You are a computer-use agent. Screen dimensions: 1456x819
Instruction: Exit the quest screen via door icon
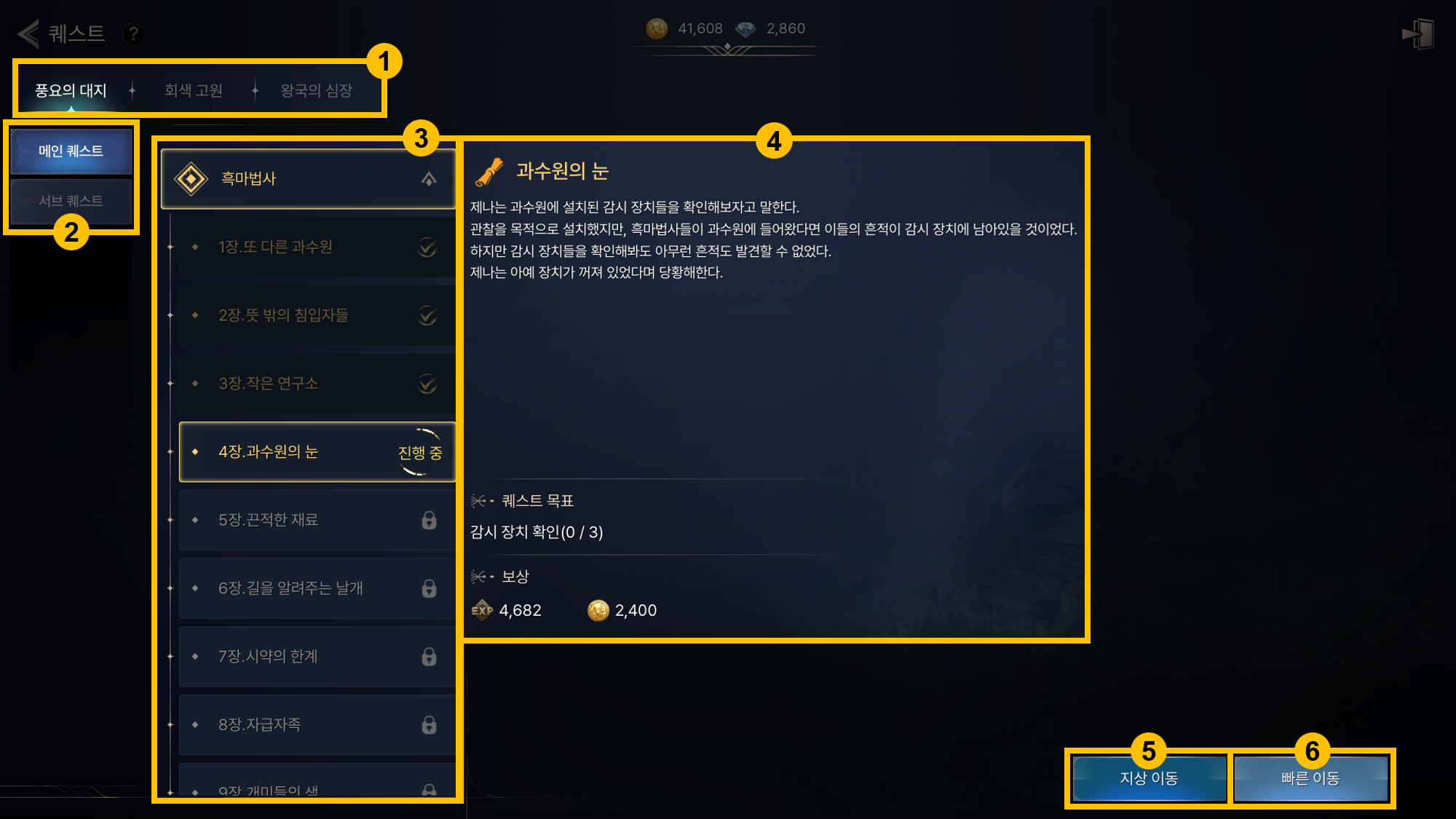click(1418, 33)
